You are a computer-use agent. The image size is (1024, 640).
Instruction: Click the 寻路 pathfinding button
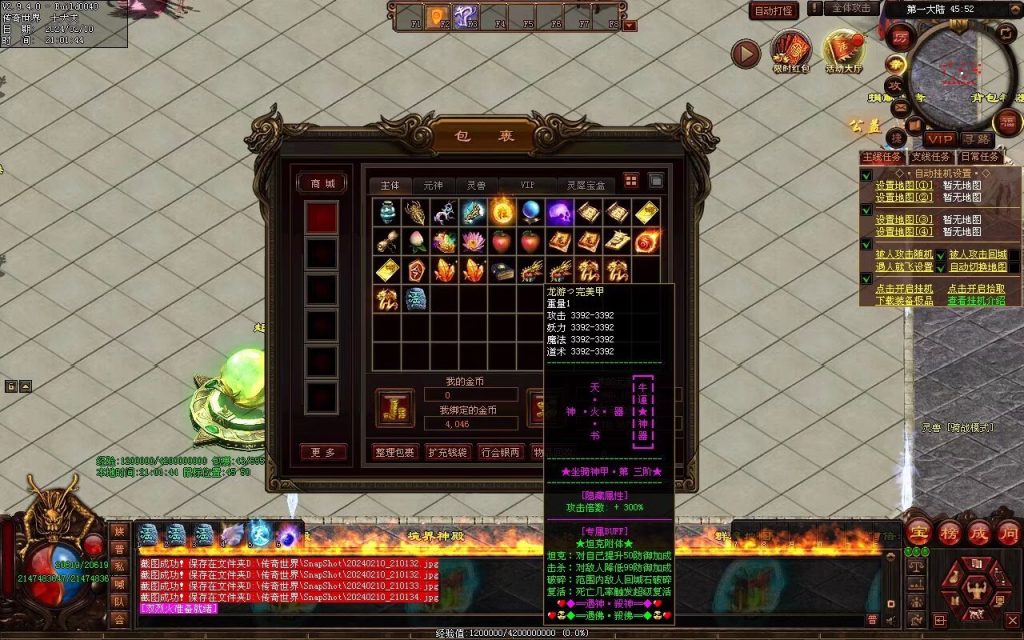977,139
